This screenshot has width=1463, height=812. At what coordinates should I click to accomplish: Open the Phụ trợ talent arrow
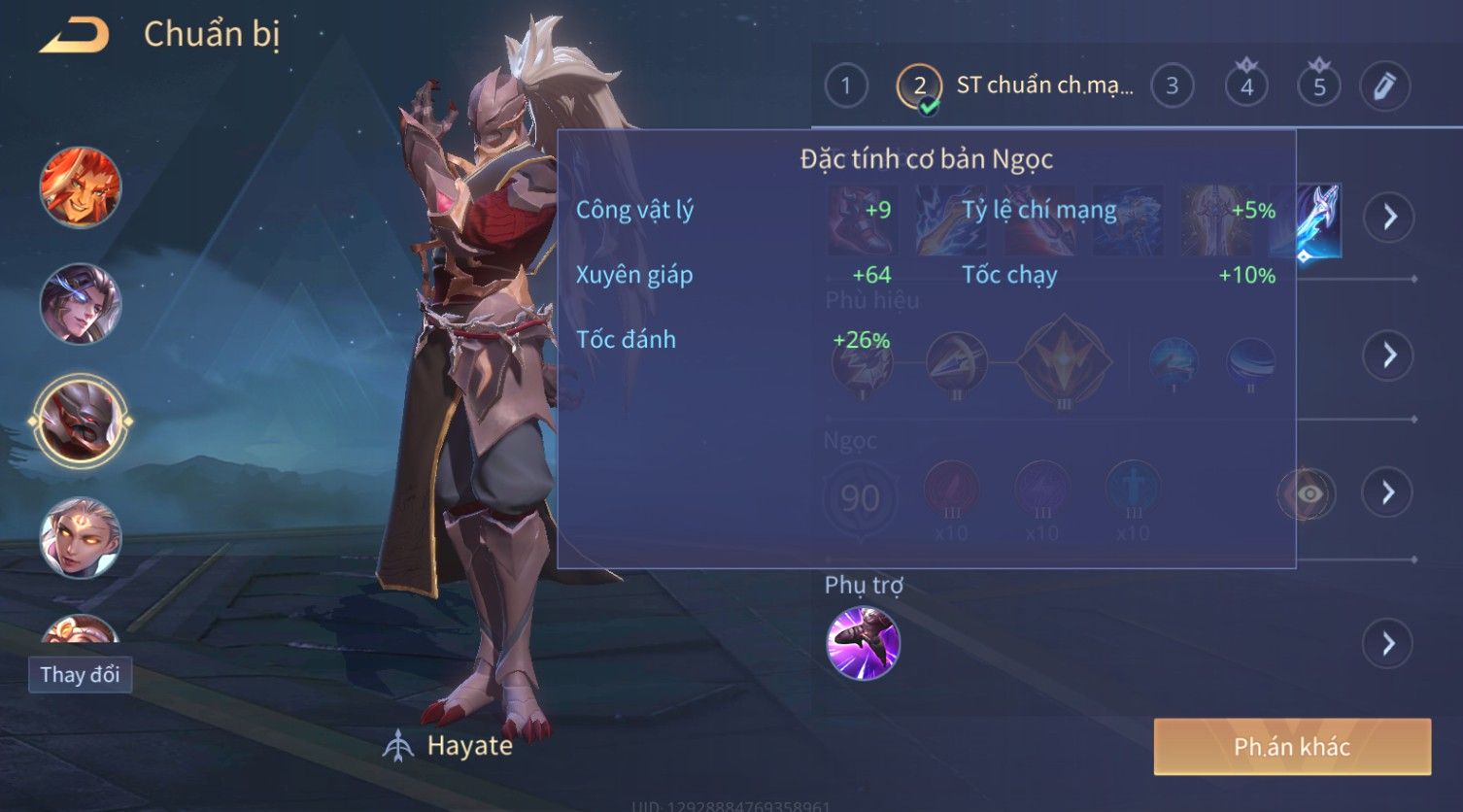[1389, 643]
